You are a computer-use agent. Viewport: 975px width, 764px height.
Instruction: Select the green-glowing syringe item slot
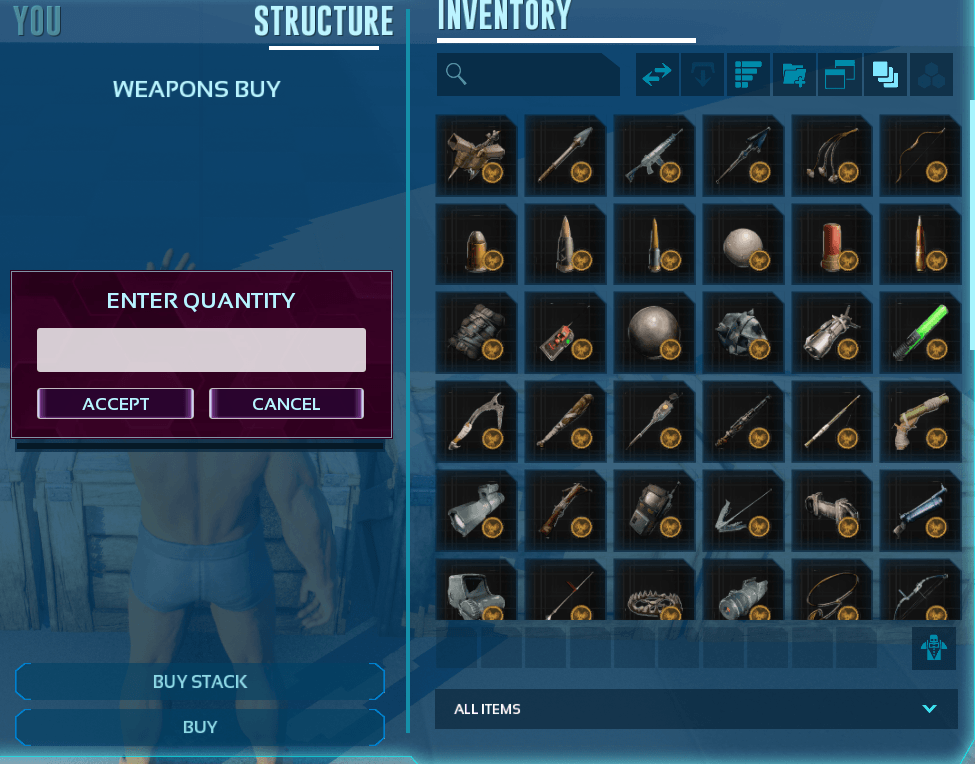(920, 332)
